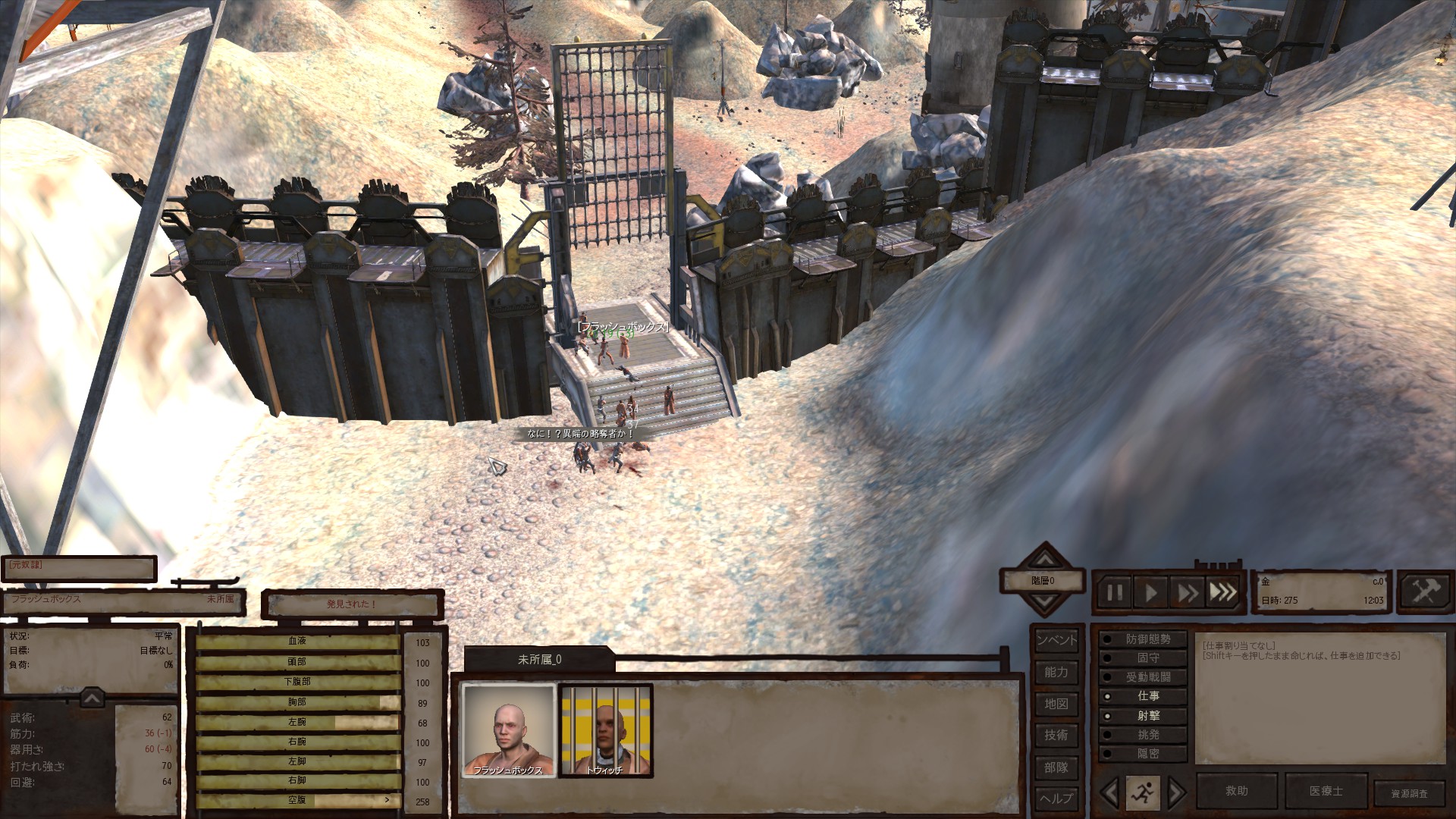Screen dimensions: 1456x819
Task: Open the ヘルプ help menu
Action: point(1056,799)
